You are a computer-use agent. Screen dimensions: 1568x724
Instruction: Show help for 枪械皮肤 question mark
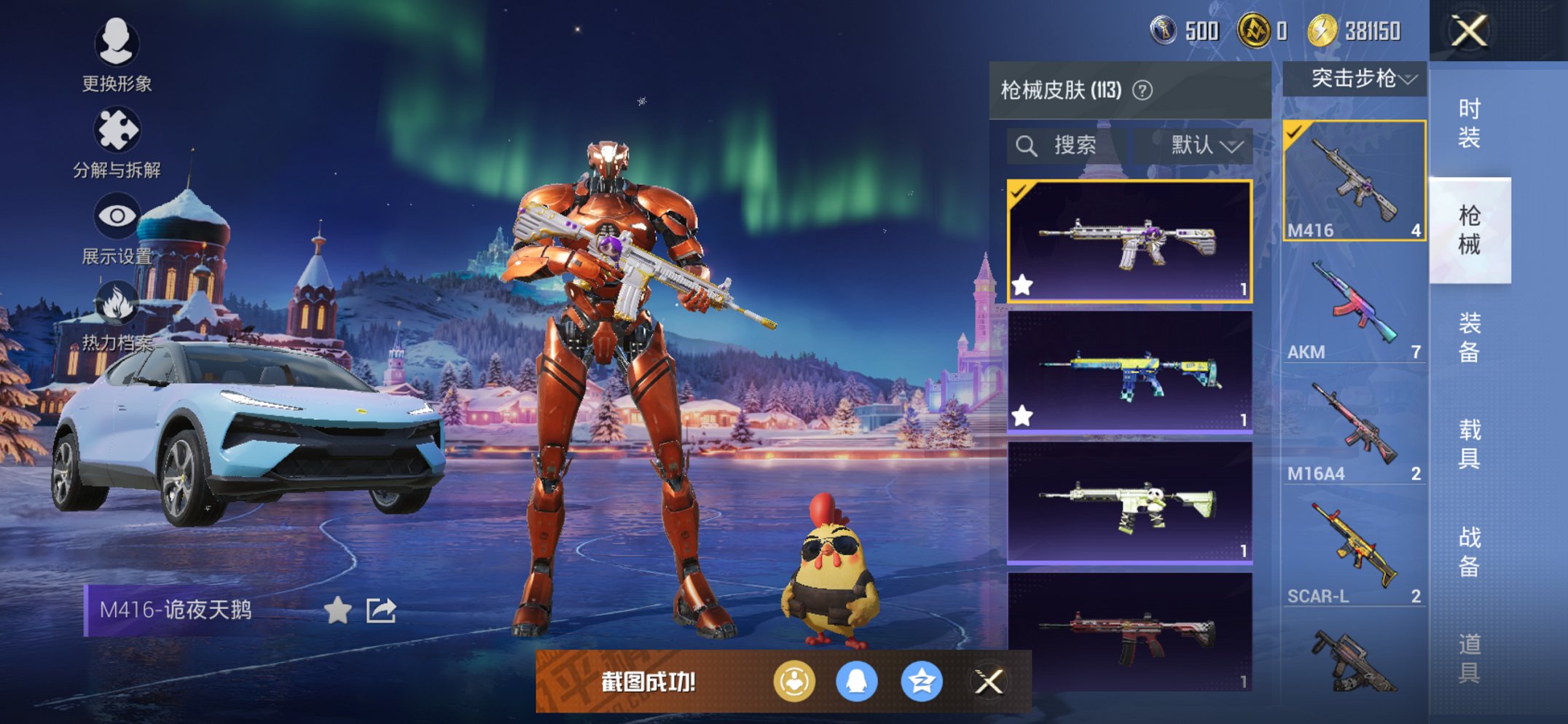1142,90
